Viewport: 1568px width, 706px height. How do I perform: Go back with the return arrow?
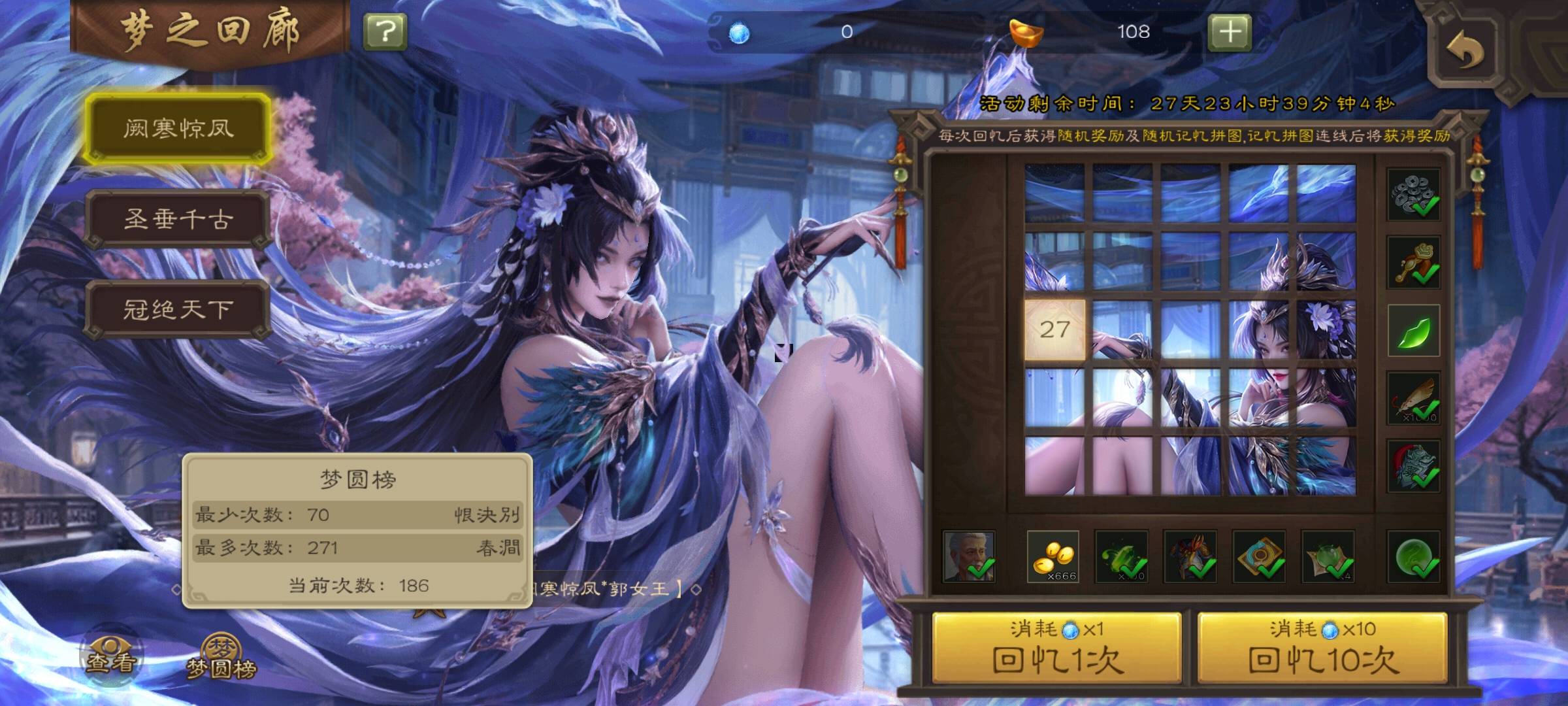click(1465, 50)
